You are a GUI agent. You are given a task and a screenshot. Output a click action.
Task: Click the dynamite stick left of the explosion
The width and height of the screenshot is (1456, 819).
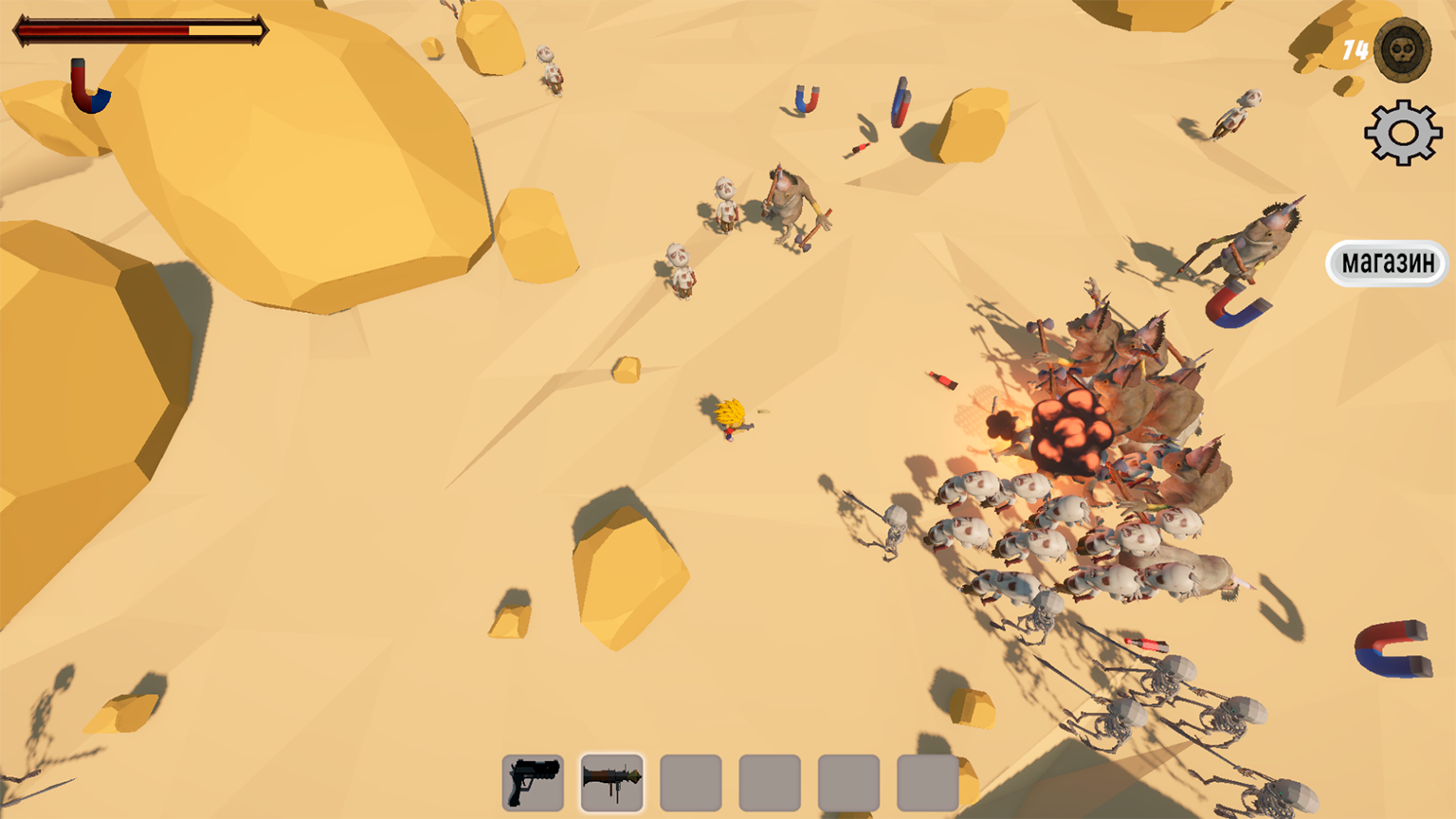click(939, 381)
